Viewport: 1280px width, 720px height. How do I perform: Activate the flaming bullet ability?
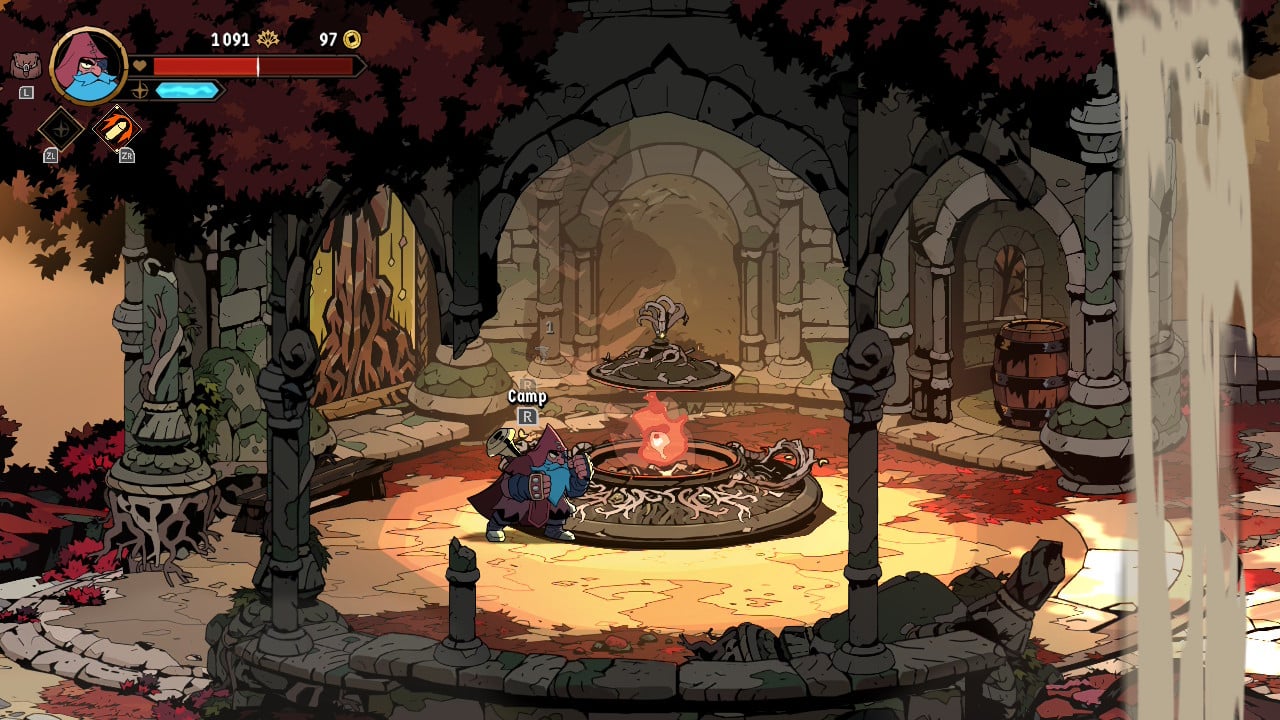click(x=117, y=128)
